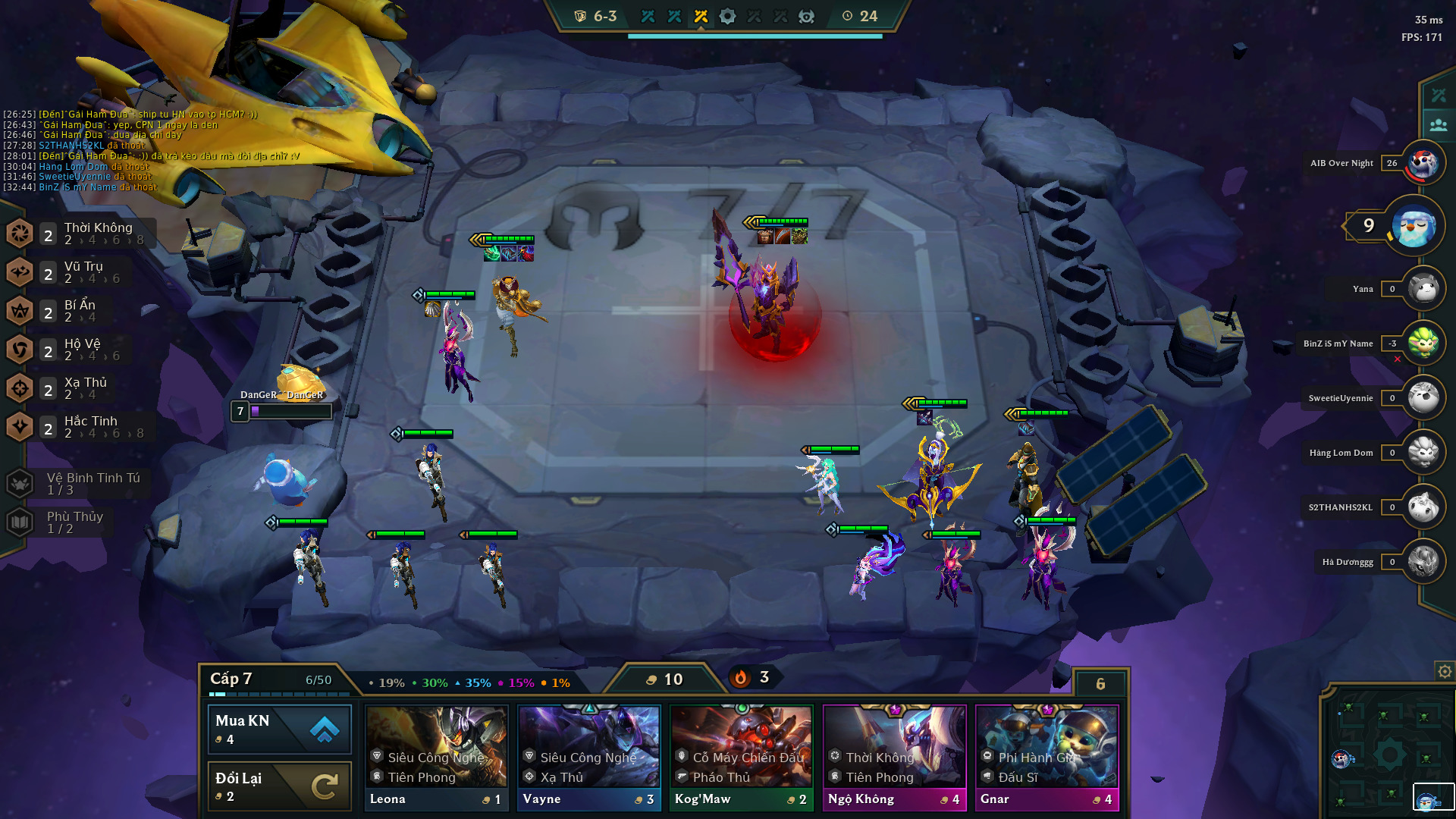The height and width of the screenshot is (819, 1456).
Task: Click the minimap in the corner
Action: (1388, 755)
